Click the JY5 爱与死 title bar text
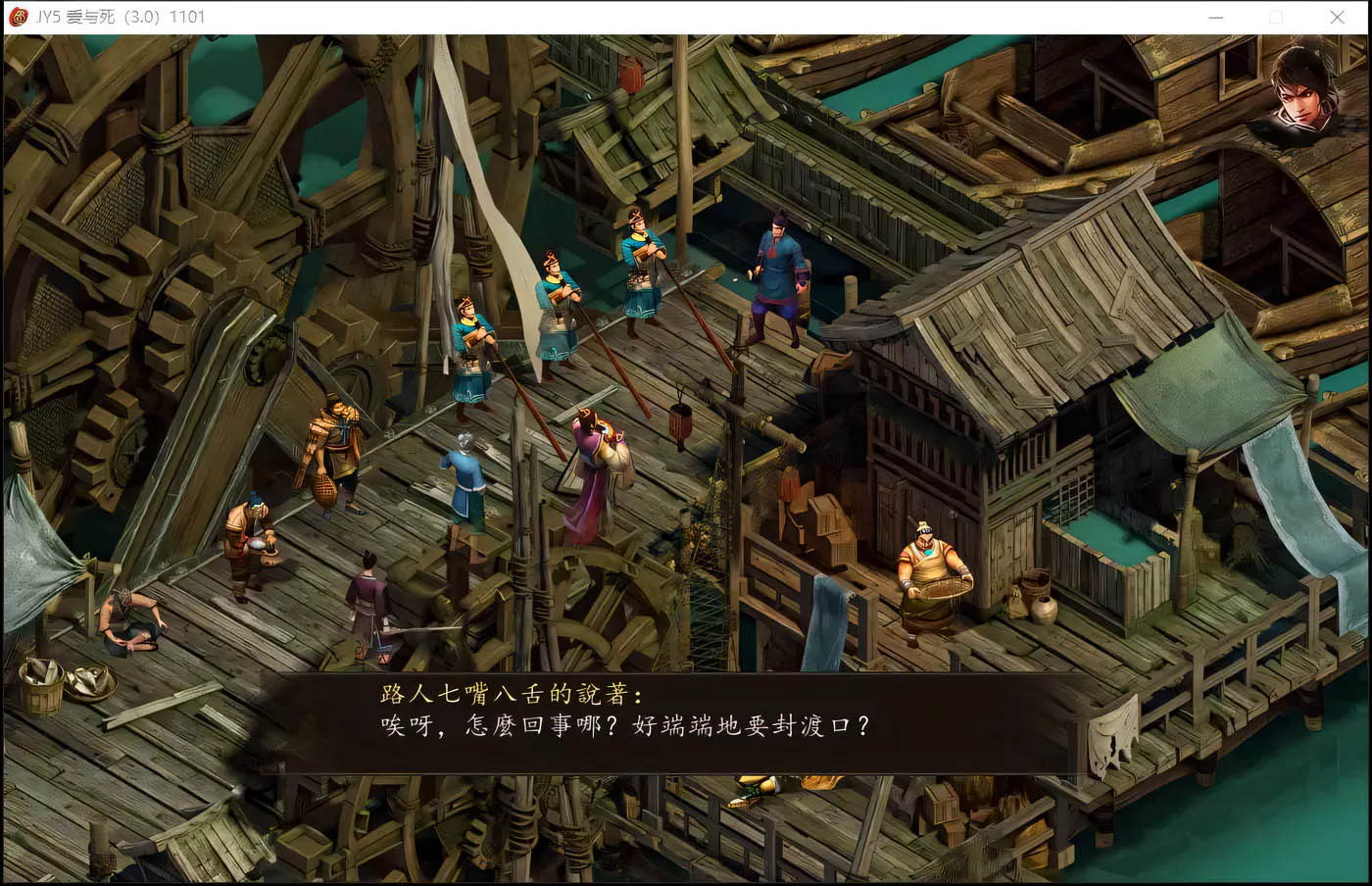This screenshot has height=886, width=1372. 78,17
